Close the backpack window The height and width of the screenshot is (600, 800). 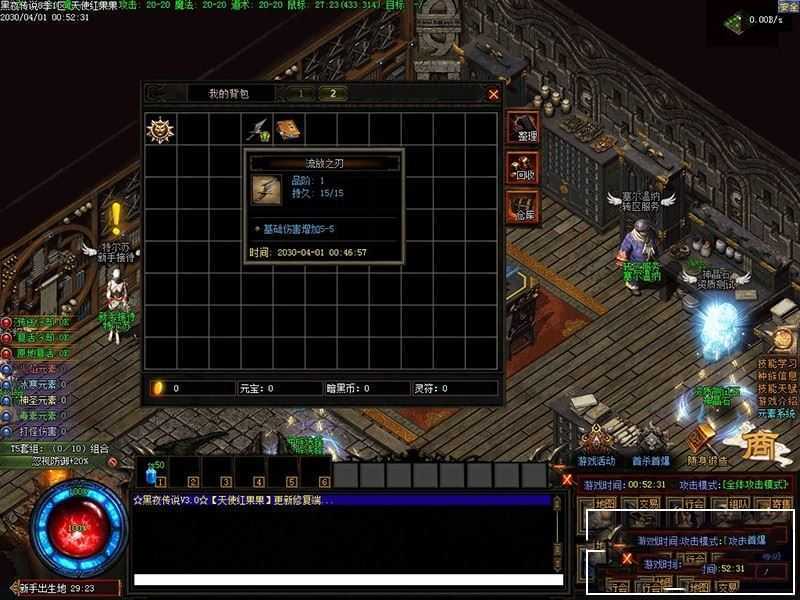(493, 94)
